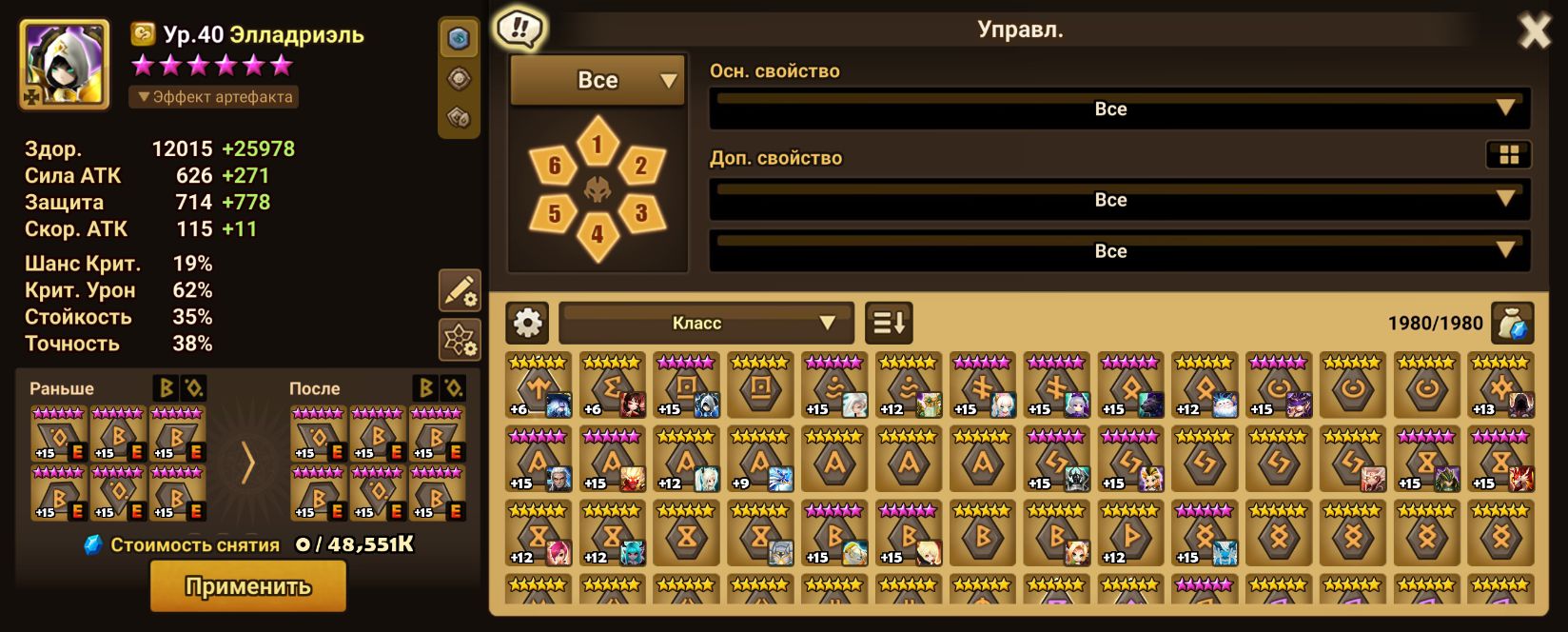Viewport: 1568px width, 632px height.
Task: Select rune slot 2 on the hexagon
Action: 640,167
